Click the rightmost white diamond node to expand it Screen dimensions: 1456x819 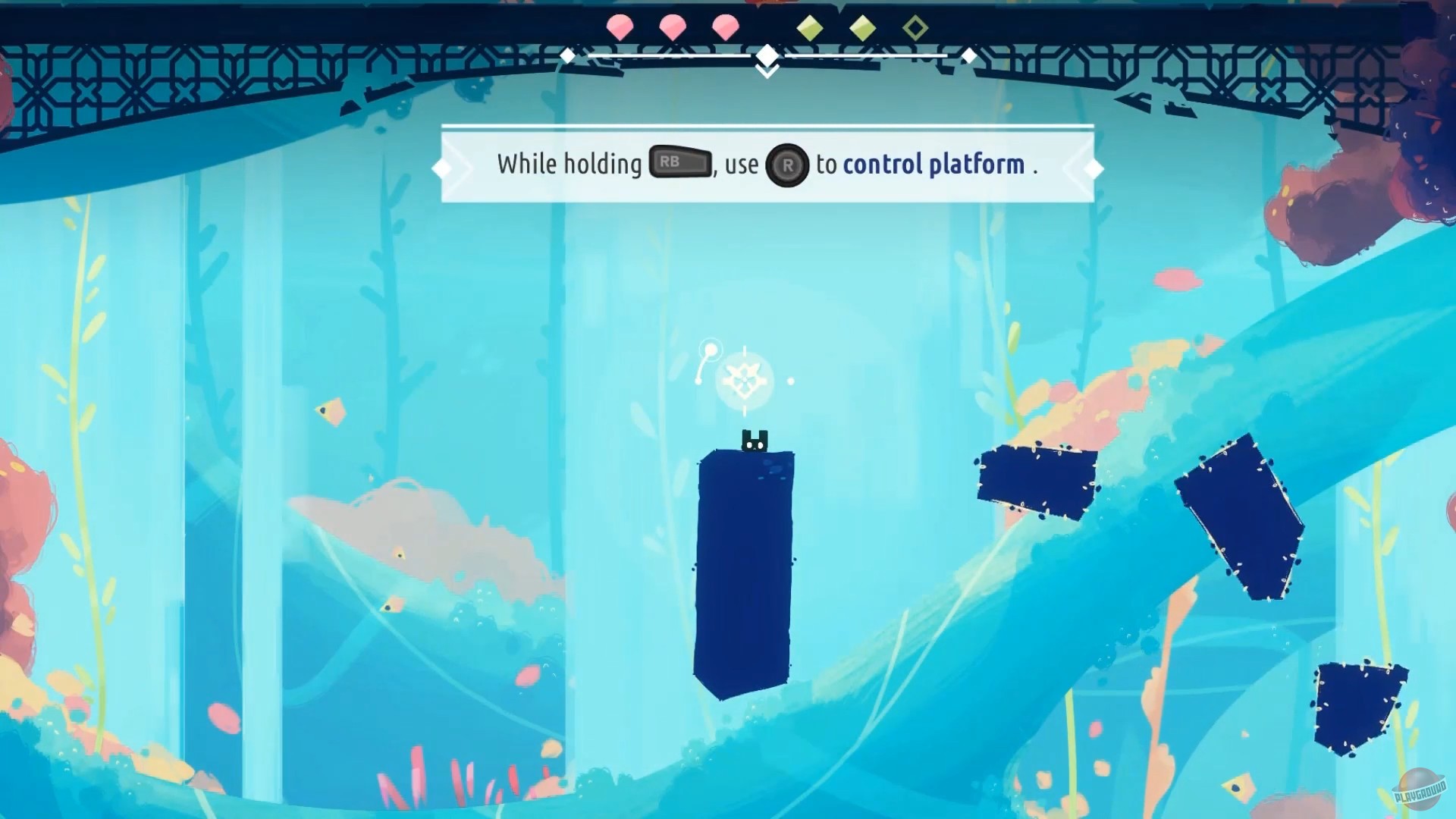969,55
